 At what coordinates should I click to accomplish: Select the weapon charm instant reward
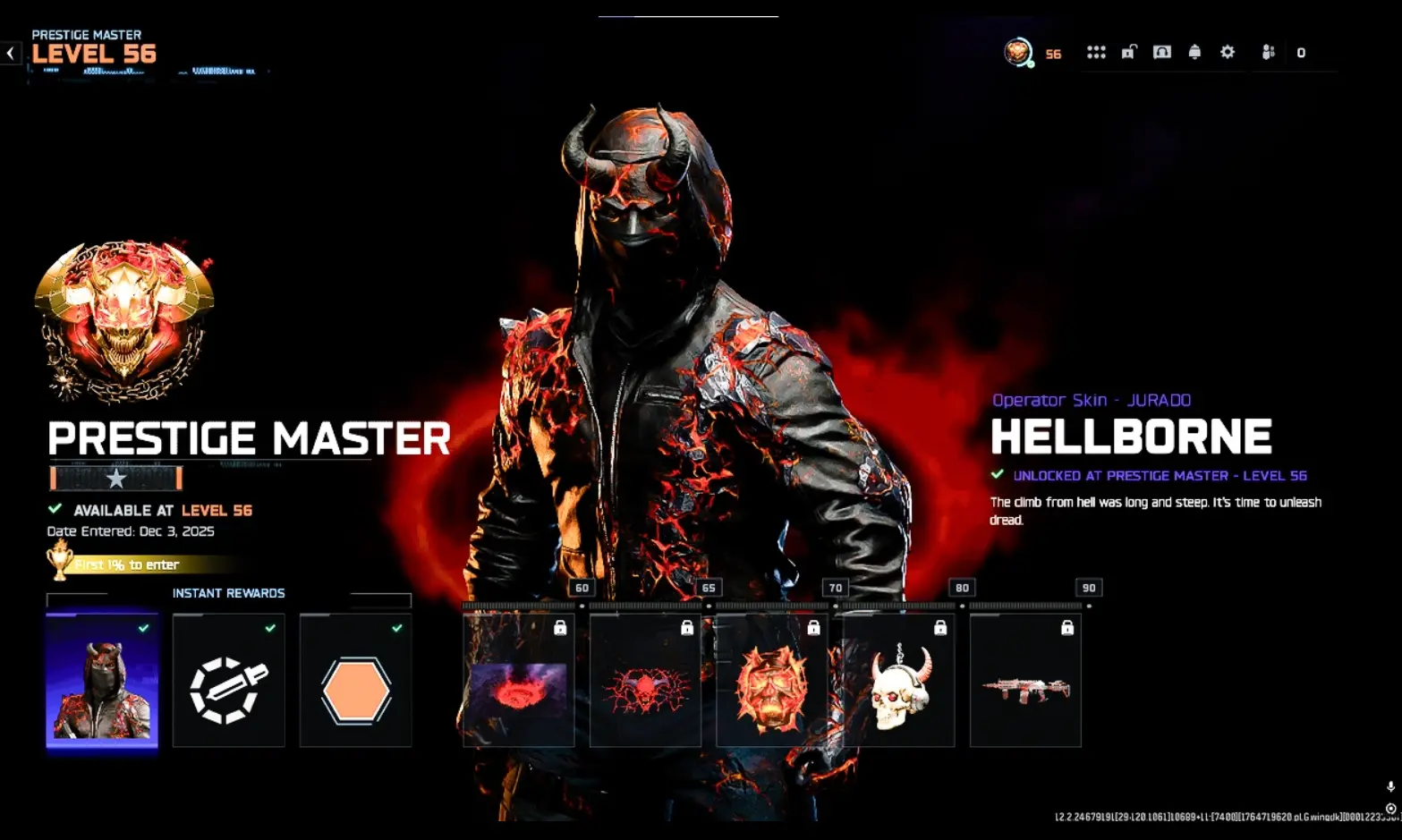coord(228,681)
